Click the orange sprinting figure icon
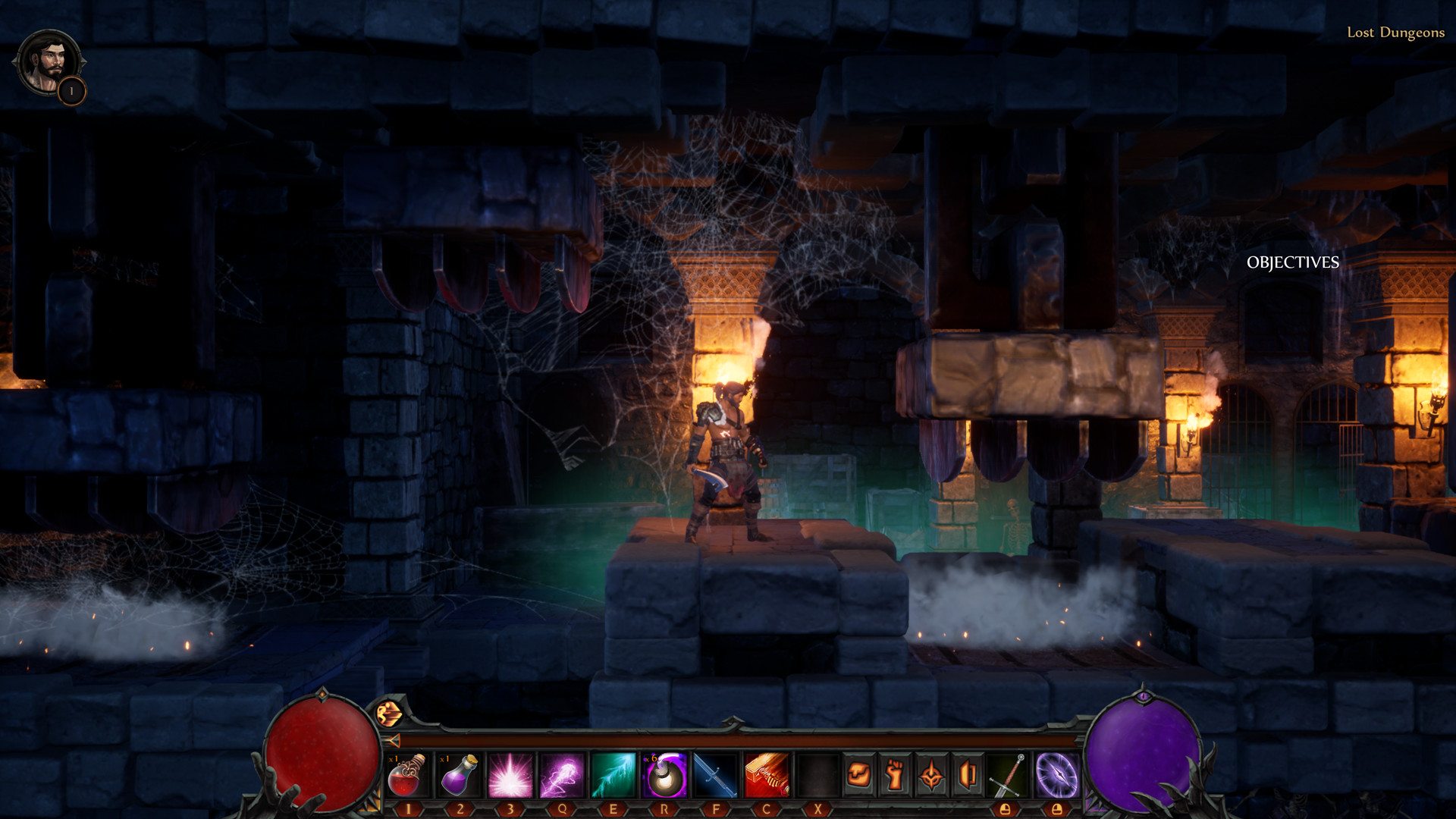The image size is (1456, 819). click(x=388, y=714)
